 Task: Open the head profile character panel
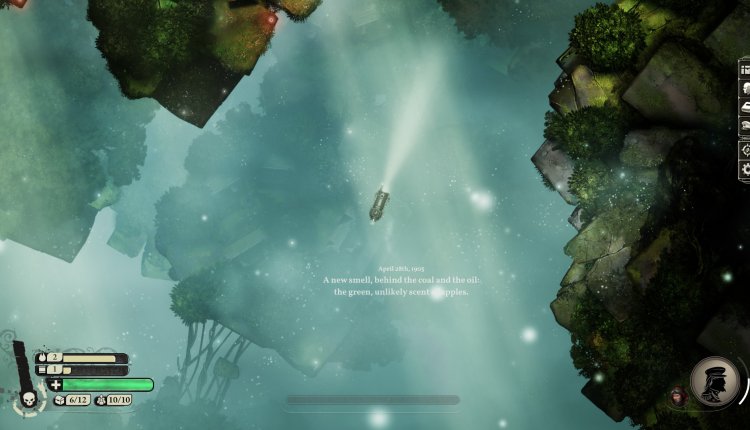[x=745, y=87]
